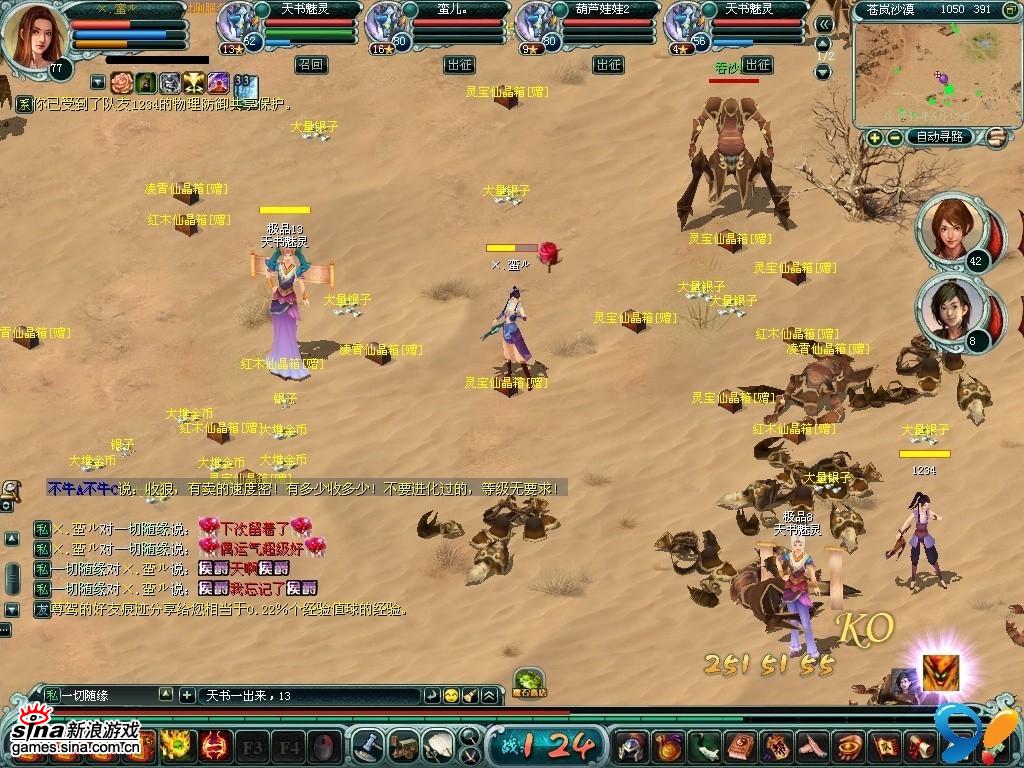This screenshot has height=768, width=1024.
Task: Click the 自动寻路 auto-pathfinding button
Action: (938, 137)
